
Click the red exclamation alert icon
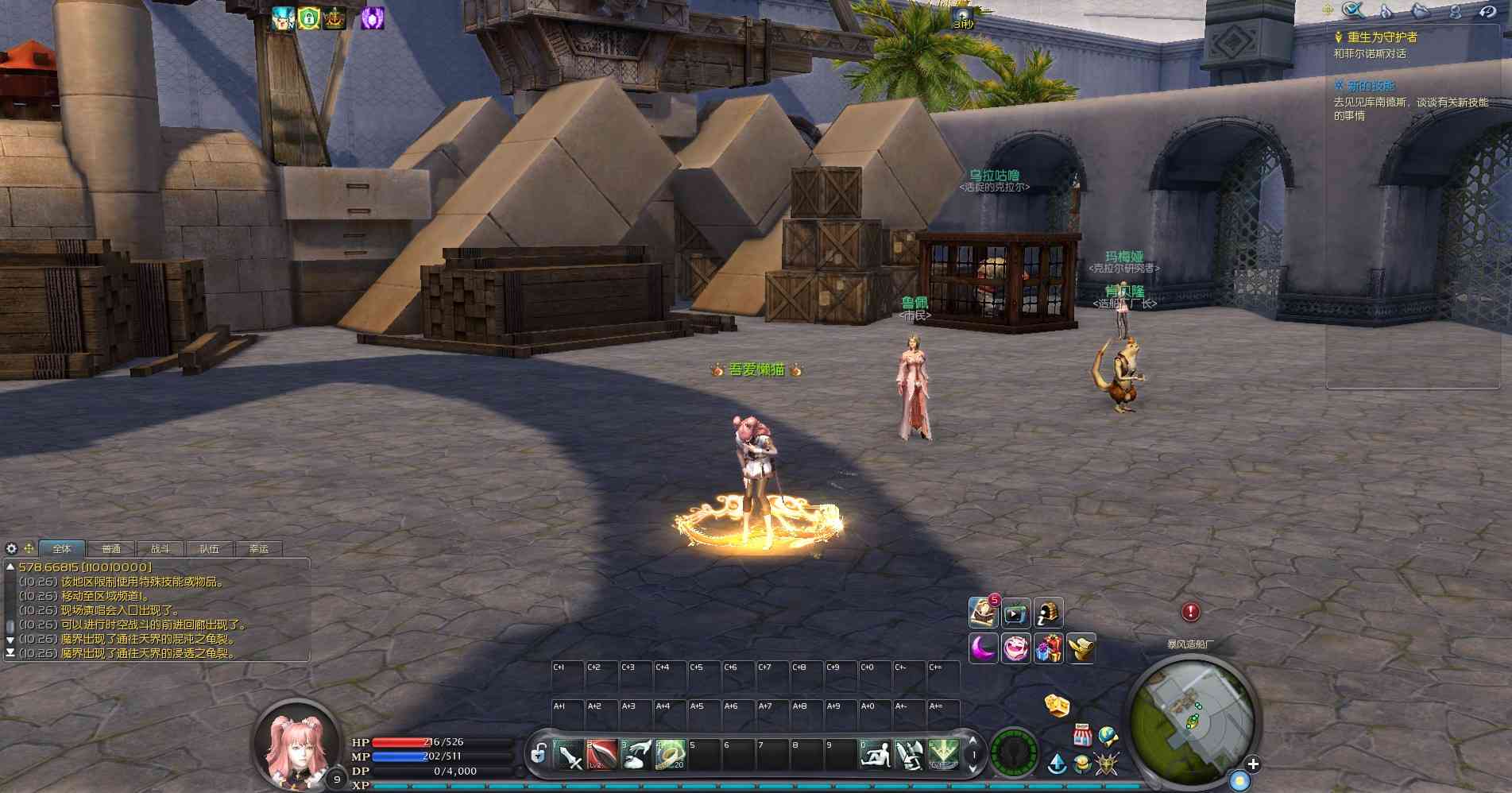point(1190,612)
